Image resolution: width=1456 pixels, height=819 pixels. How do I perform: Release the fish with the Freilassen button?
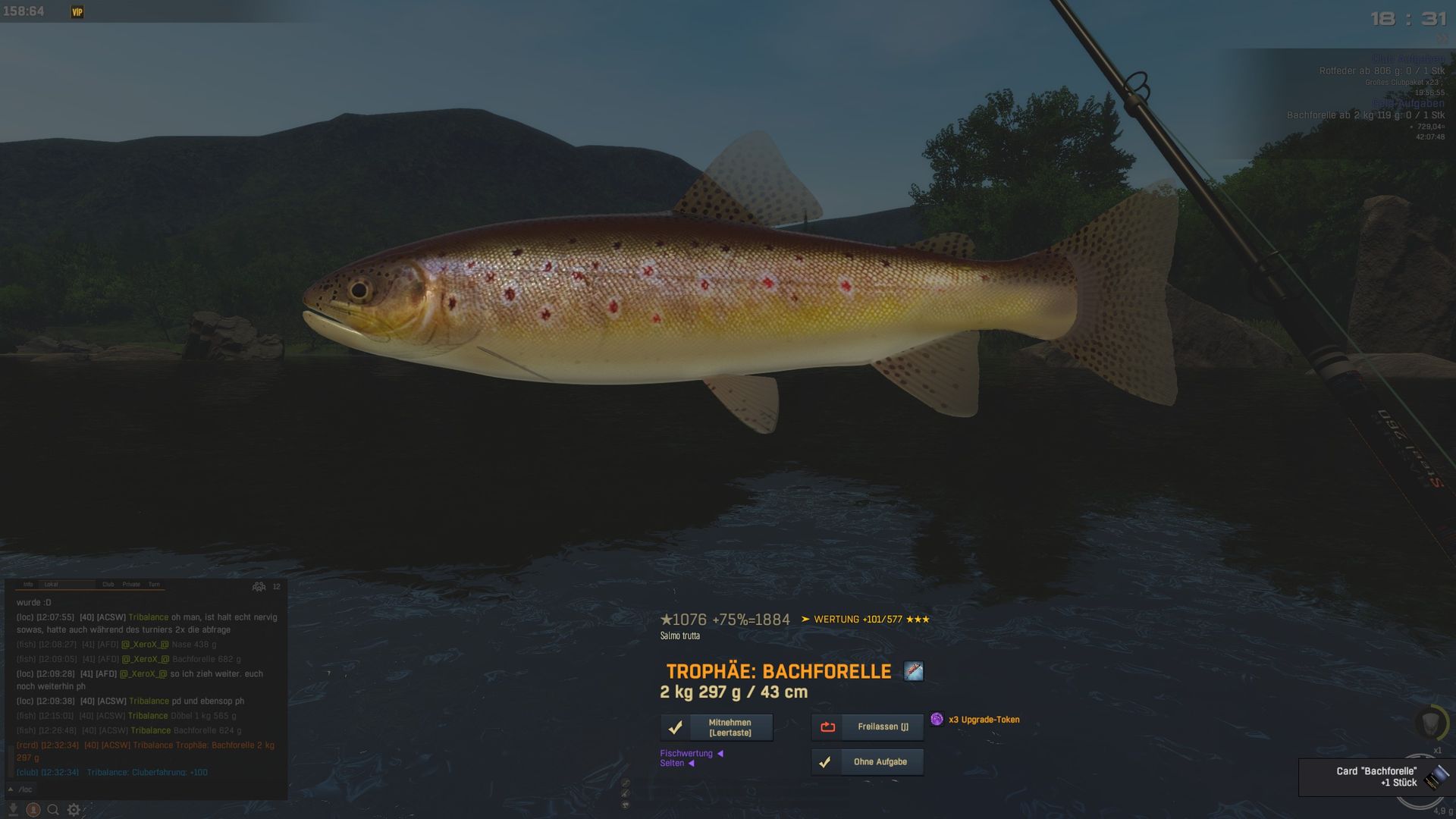868,726
